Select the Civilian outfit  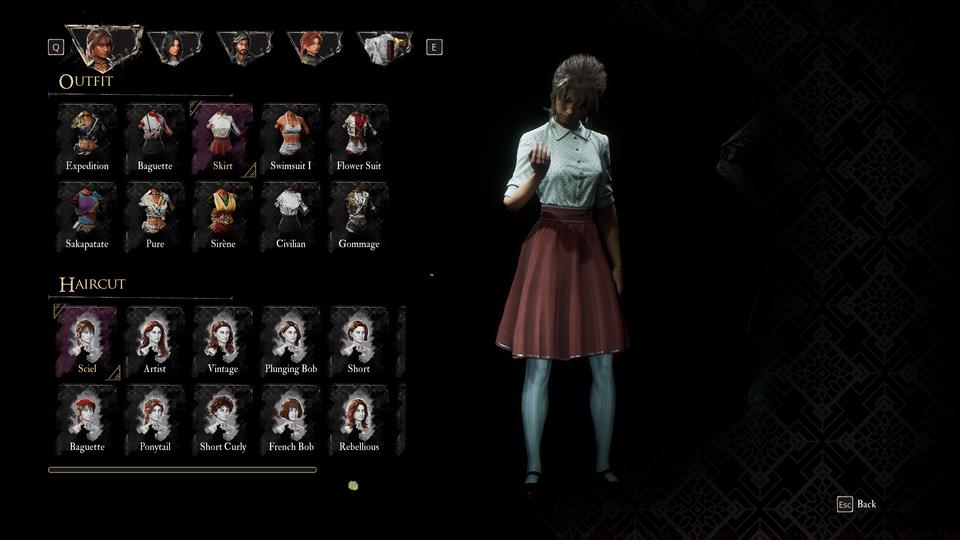[291, 216]
